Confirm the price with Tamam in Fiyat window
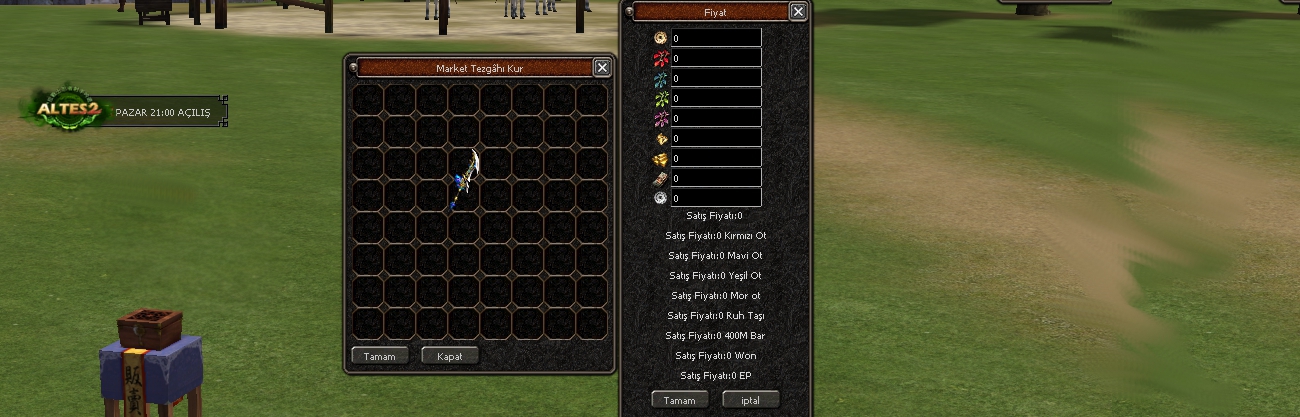Viewport: 1300px width, 417px height. (679, 400)
